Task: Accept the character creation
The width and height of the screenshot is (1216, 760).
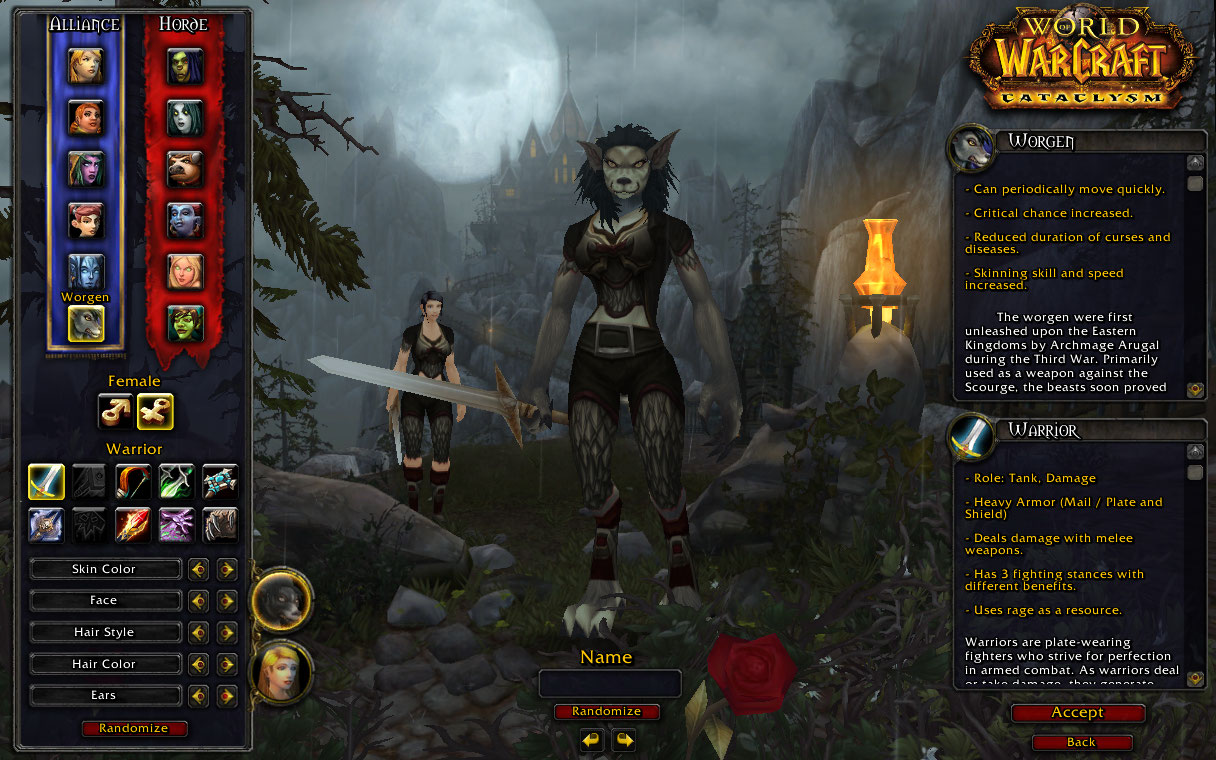Action: pos(1077,713)
